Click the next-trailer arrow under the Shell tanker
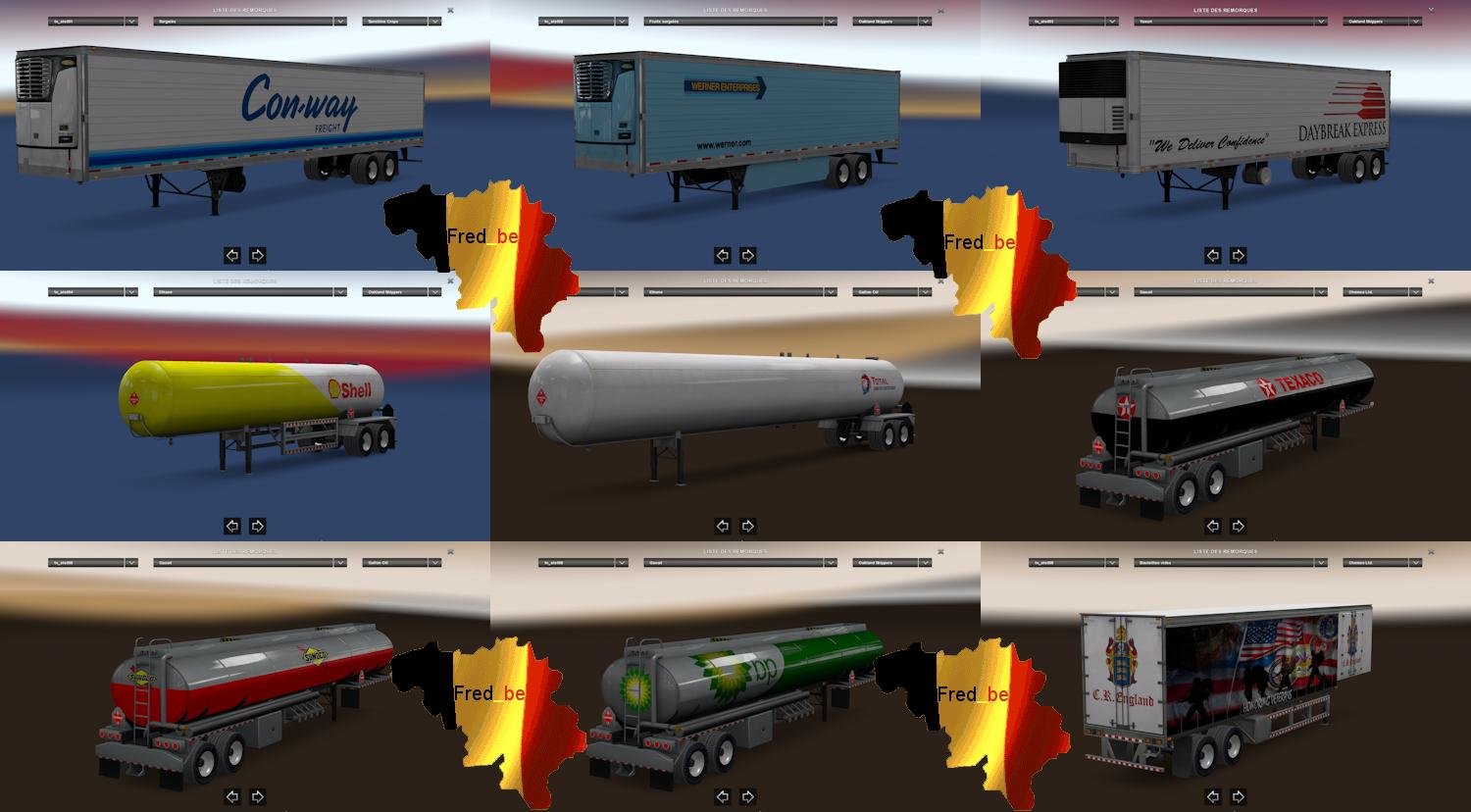 pyautogui.click(x=257, y=526)
